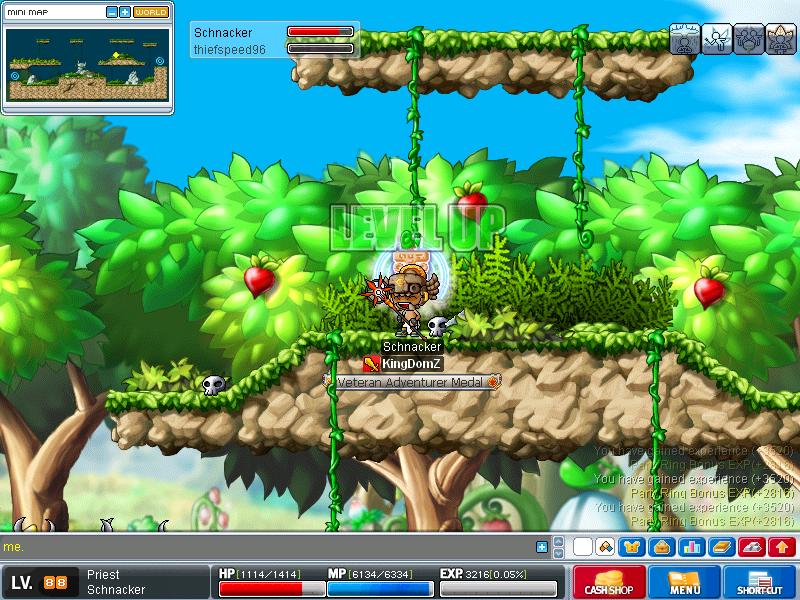The image size is (800, 600).
Task: Click the red up-arrow quick button
Action: coord(781,547)
